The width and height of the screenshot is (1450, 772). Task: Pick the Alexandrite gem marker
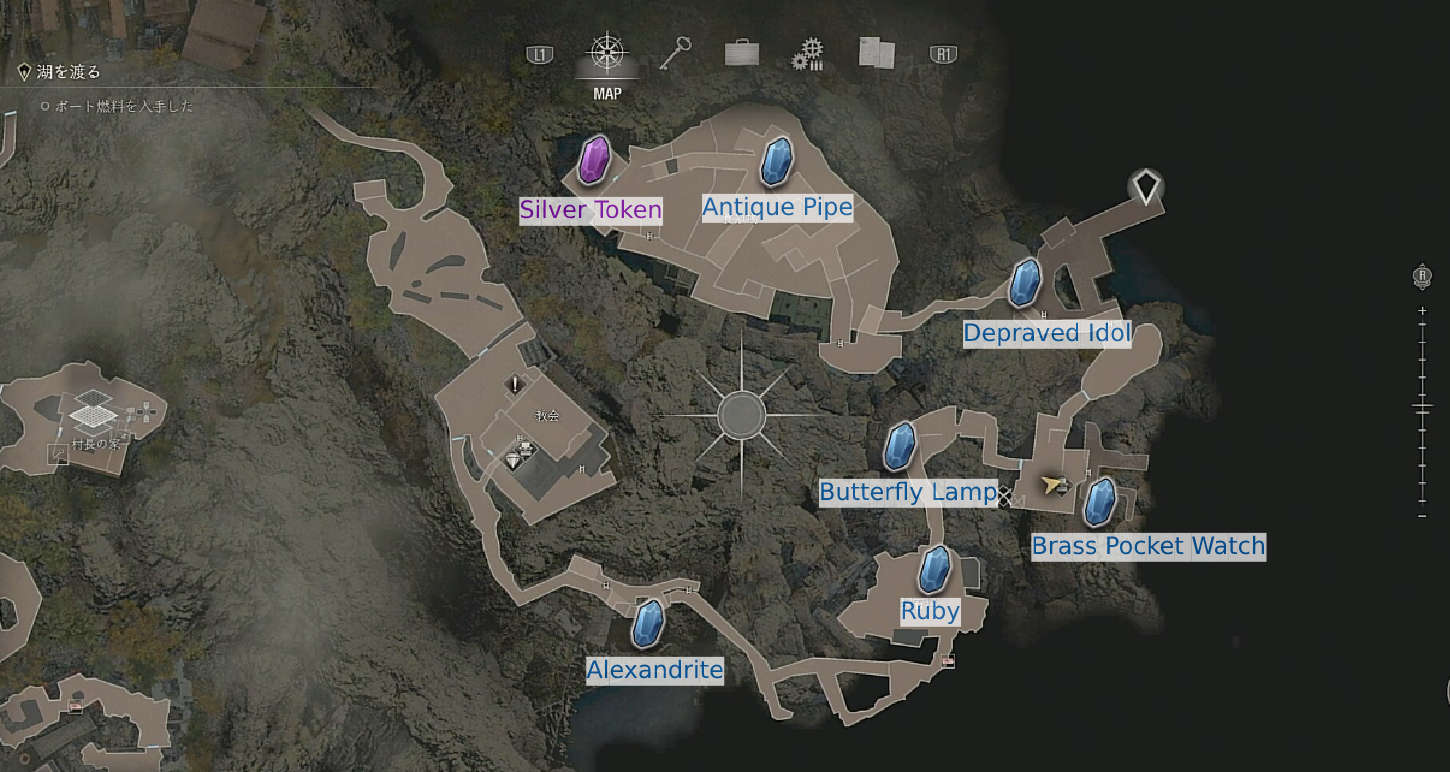[x=649, y=623]
